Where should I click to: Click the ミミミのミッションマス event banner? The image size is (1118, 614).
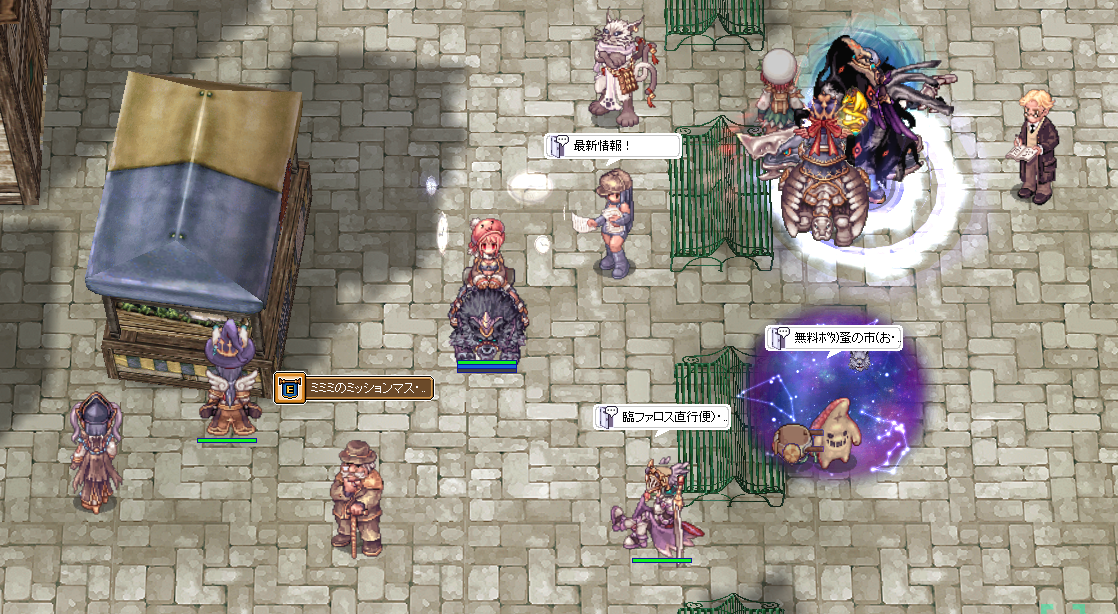(x=354, y=388)
